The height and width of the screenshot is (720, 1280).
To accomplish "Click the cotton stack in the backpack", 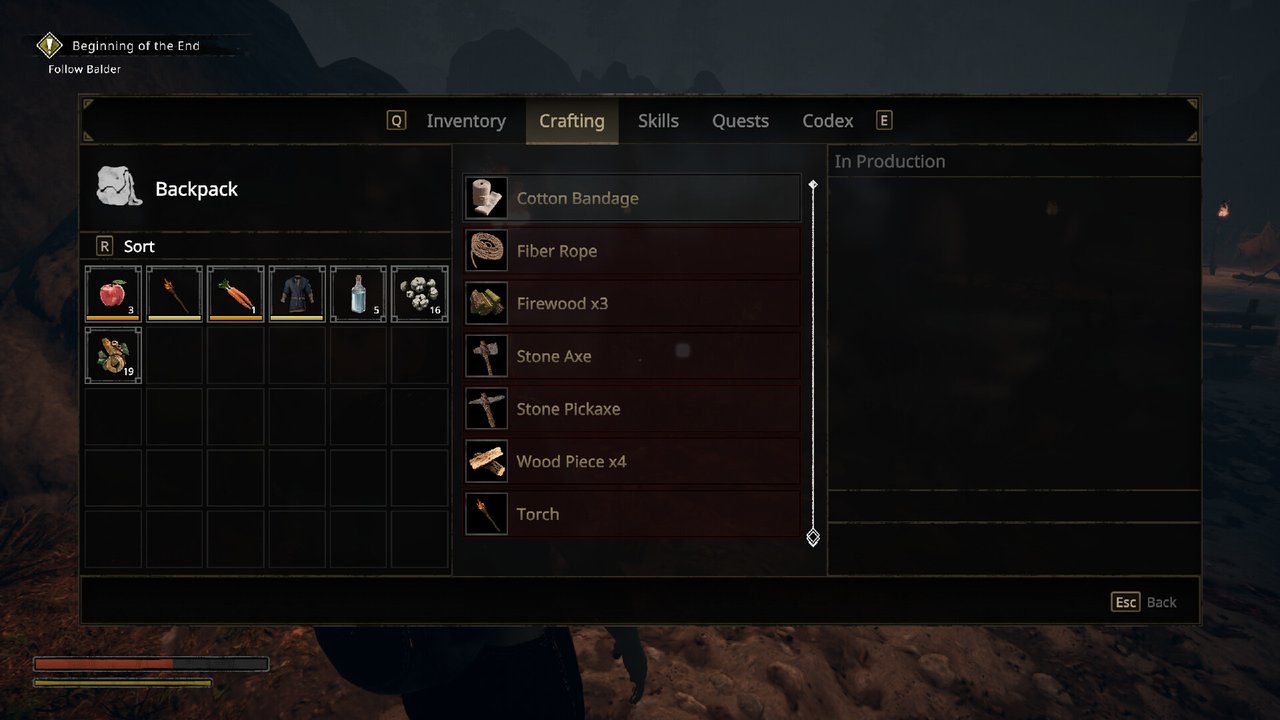I will 419,294.
